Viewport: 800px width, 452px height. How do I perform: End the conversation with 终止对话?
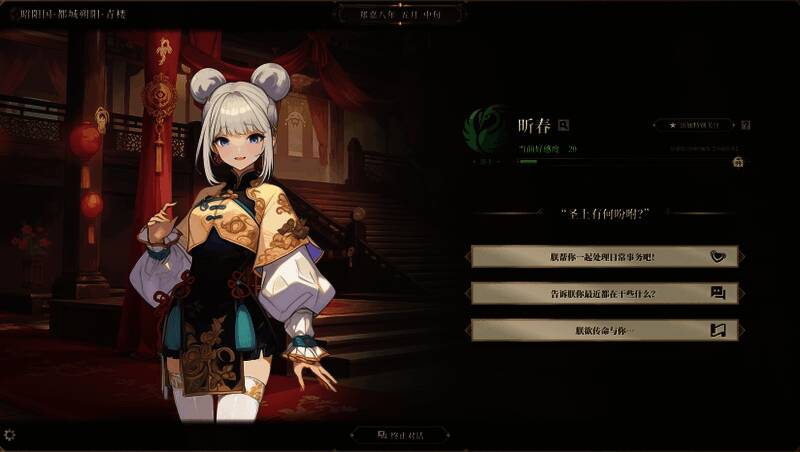[400, 435]
